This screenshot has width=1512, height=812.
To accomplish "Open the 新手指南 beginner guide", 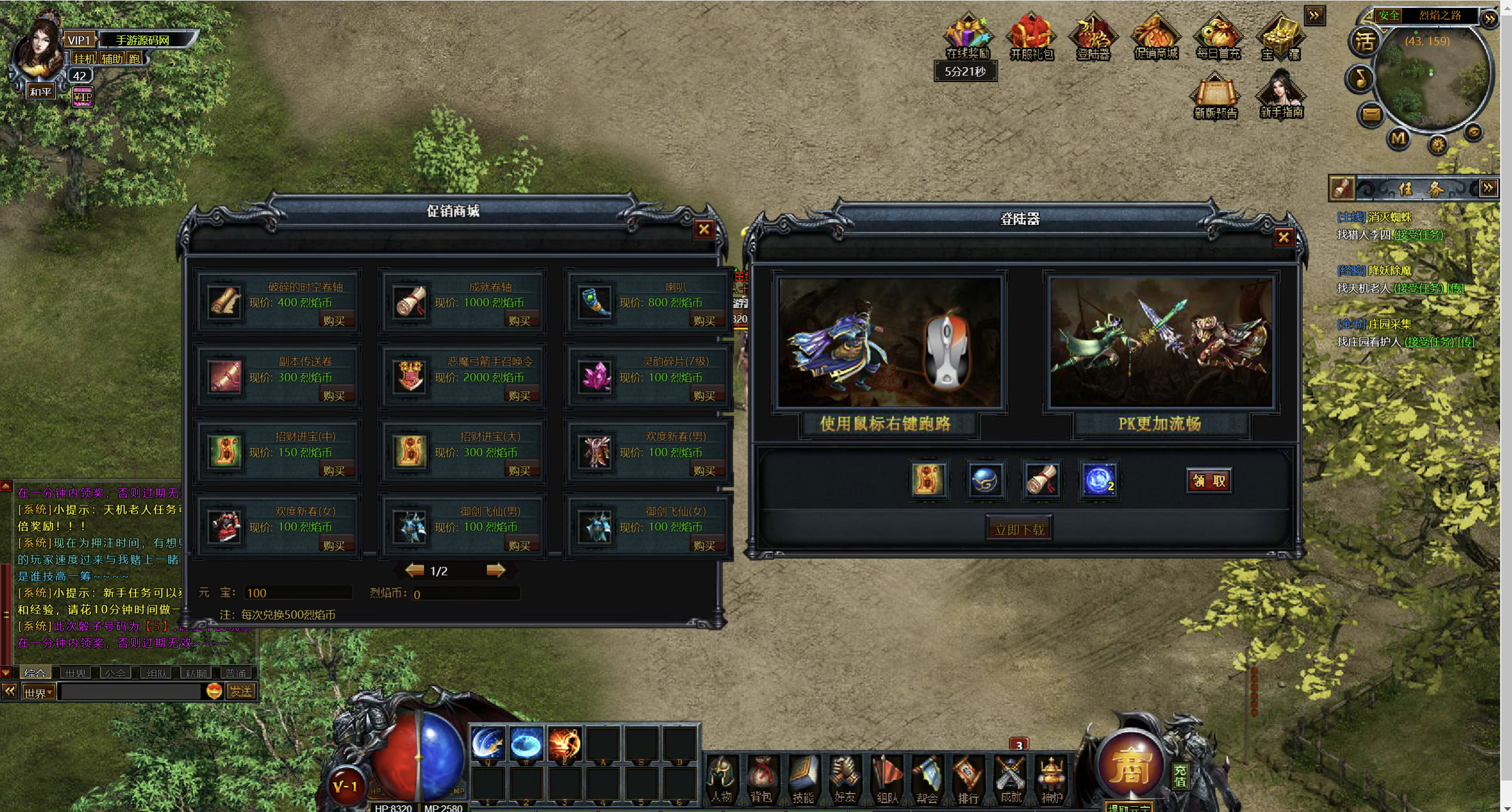I will (1281, 95).
